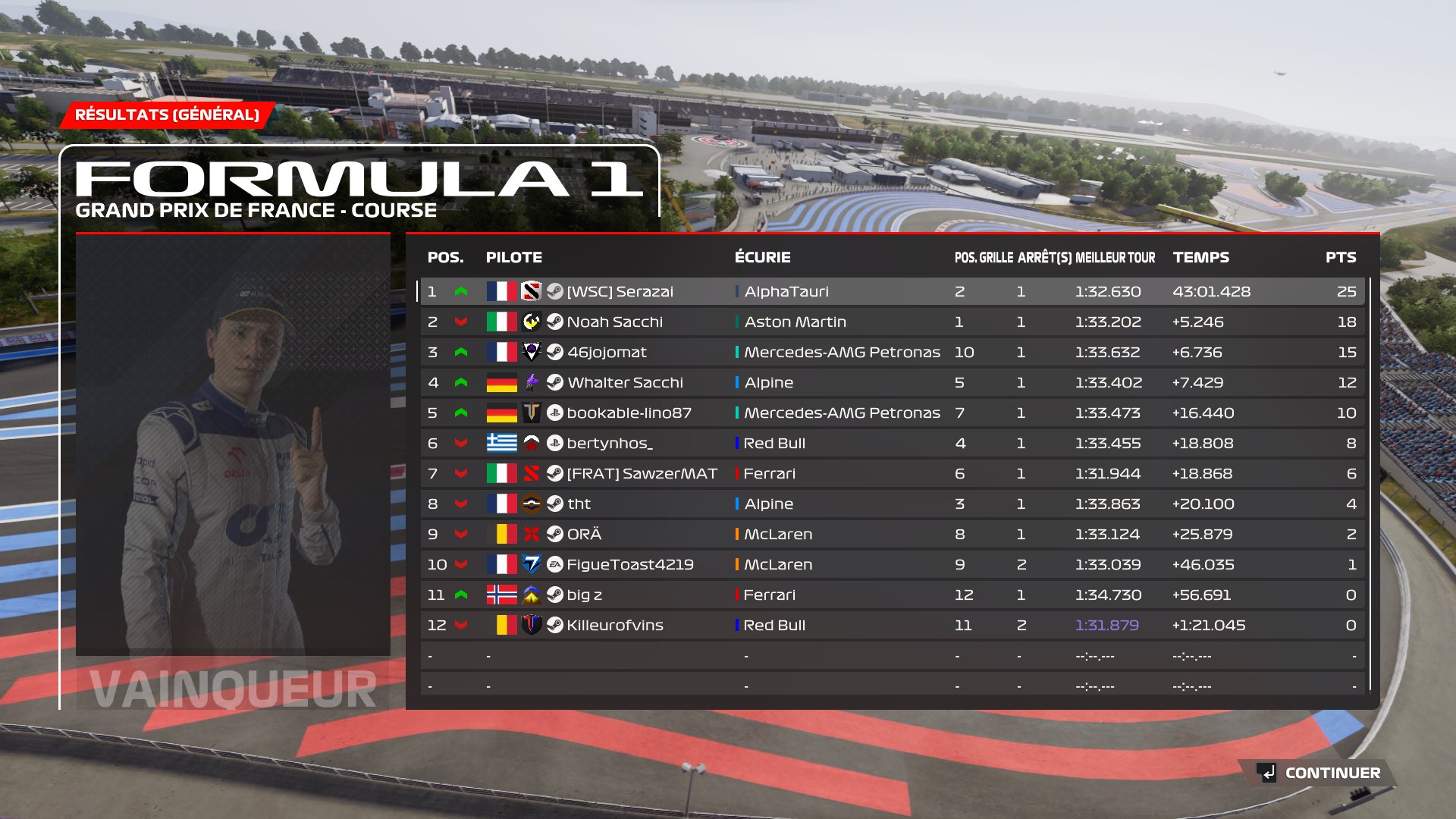Pick the bertynhos_ result row
The width and height of the screenshot is (1456, 819).
click(x=610, y=443)
